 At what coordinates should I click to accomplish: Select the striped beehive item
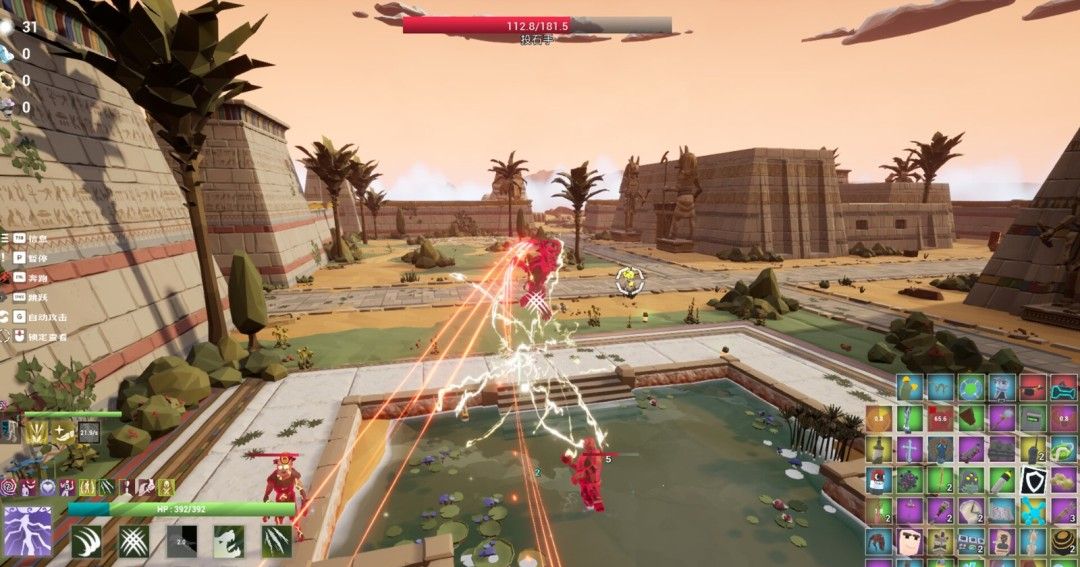click(1064, 542)
